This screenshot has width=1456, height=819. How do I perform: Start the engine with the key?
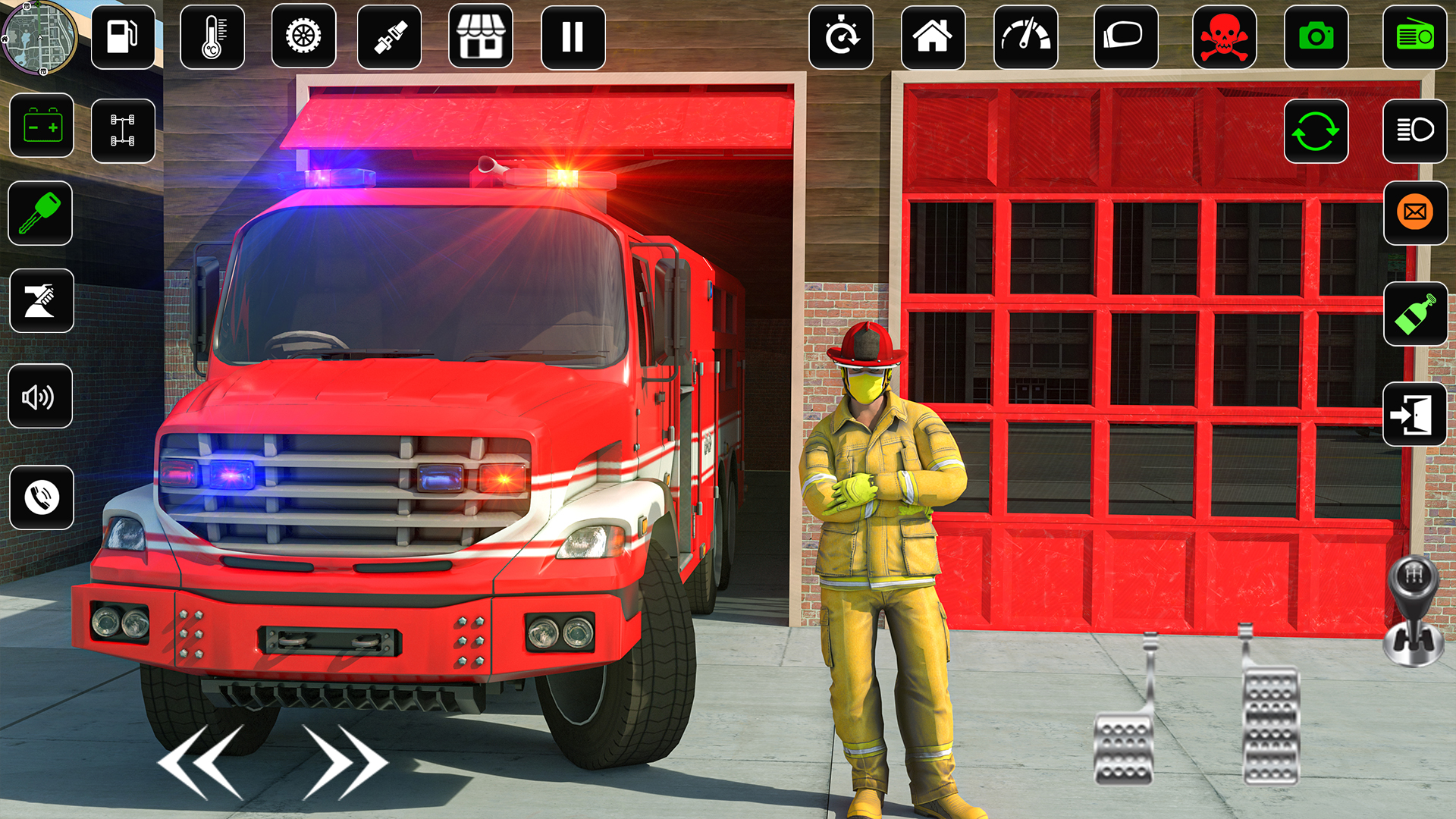(40, 214)
